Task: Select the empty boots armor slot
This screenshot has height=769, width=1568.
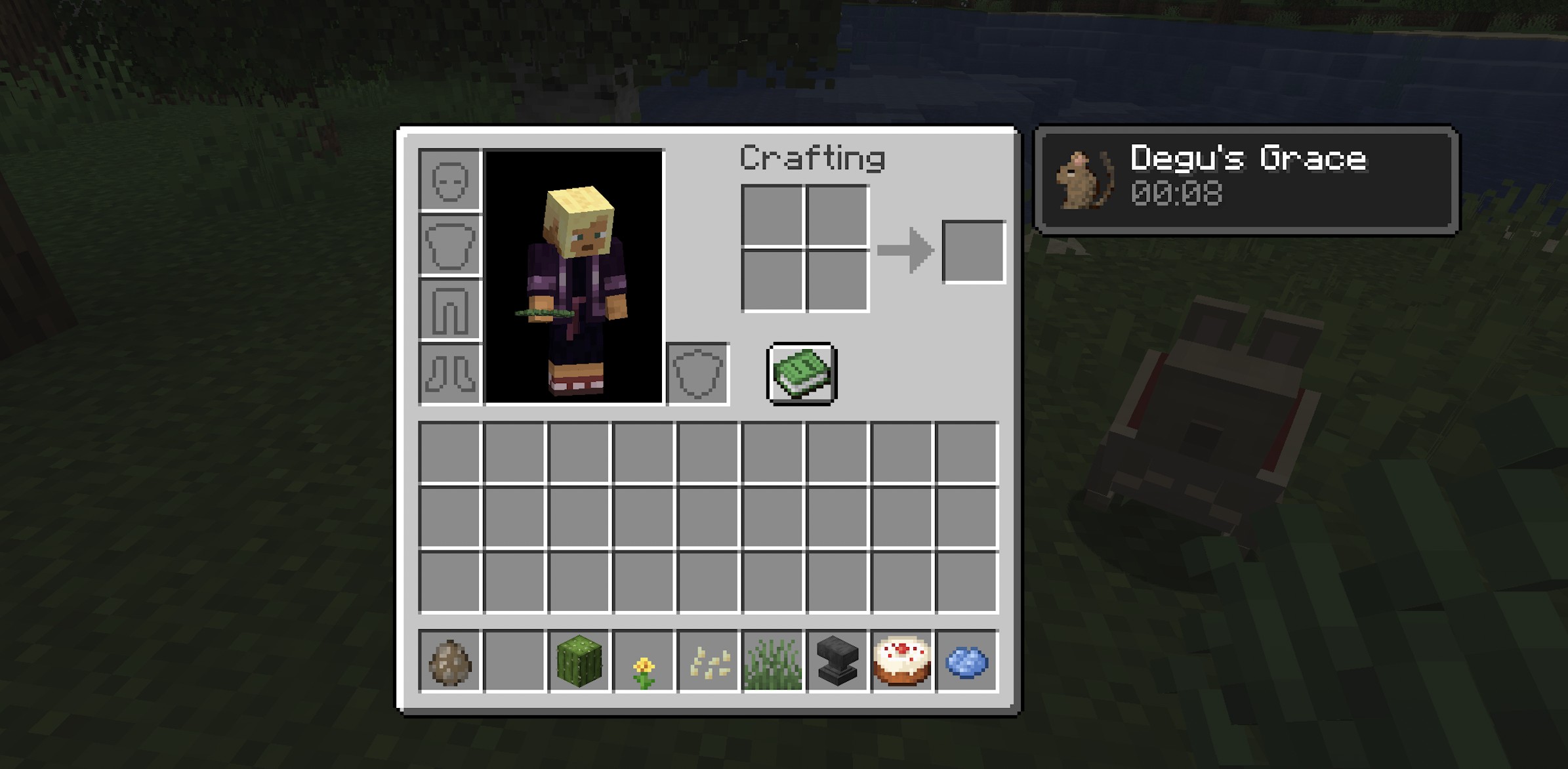Action: click(450, 373)
